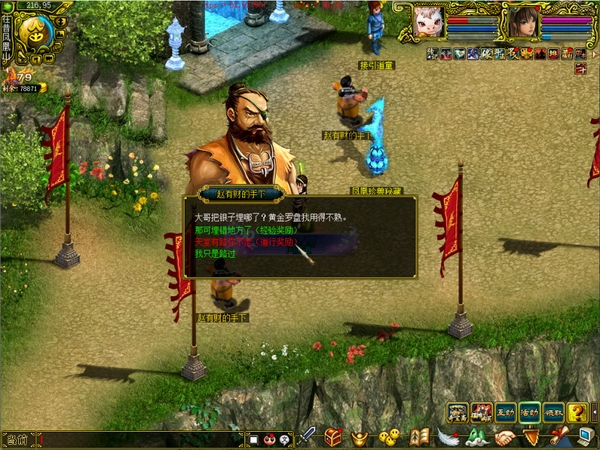The height and width of the screenshot is (450, 600).
Task: Open the handshake trade icon
Action: point(505,437)
